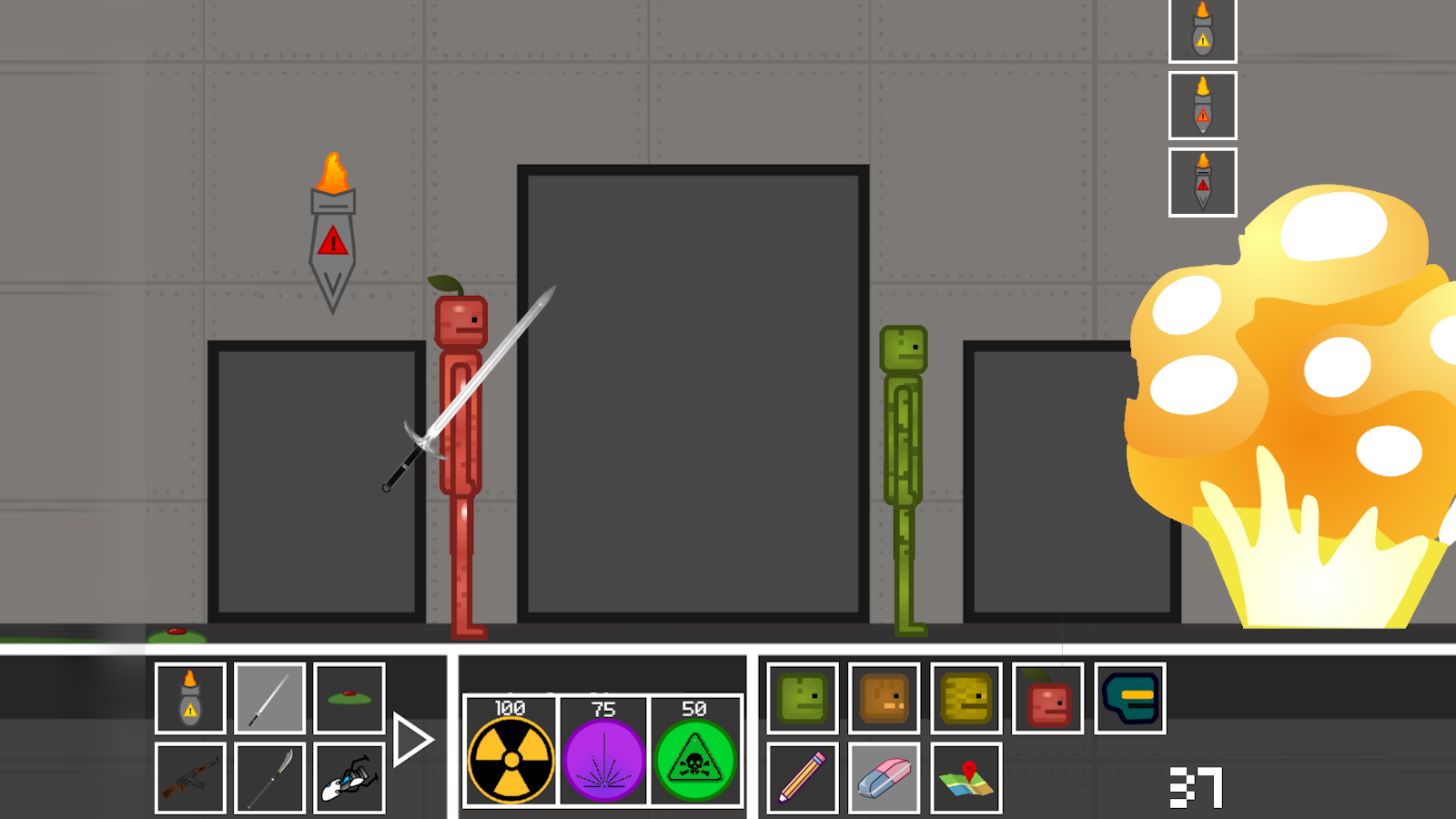Choose the naginata spear weapon
Image resolution: width=1456 pixels, height=819 pixels.
point(269,778)
